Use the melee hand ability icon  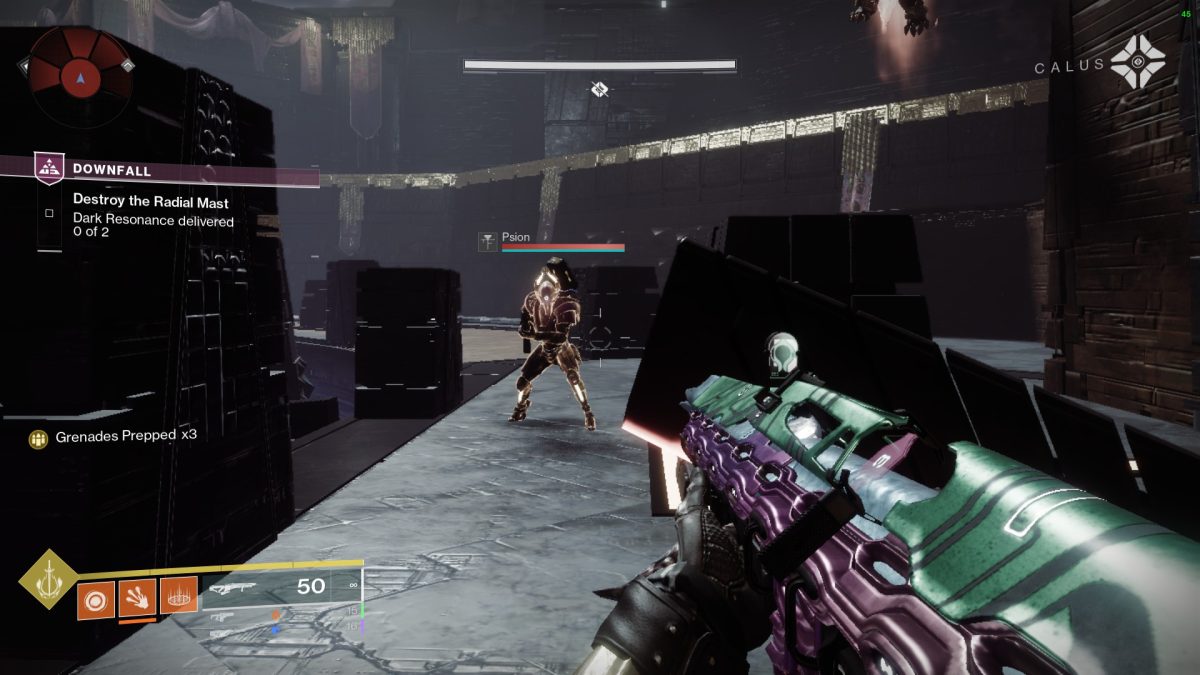pos(137,600)
